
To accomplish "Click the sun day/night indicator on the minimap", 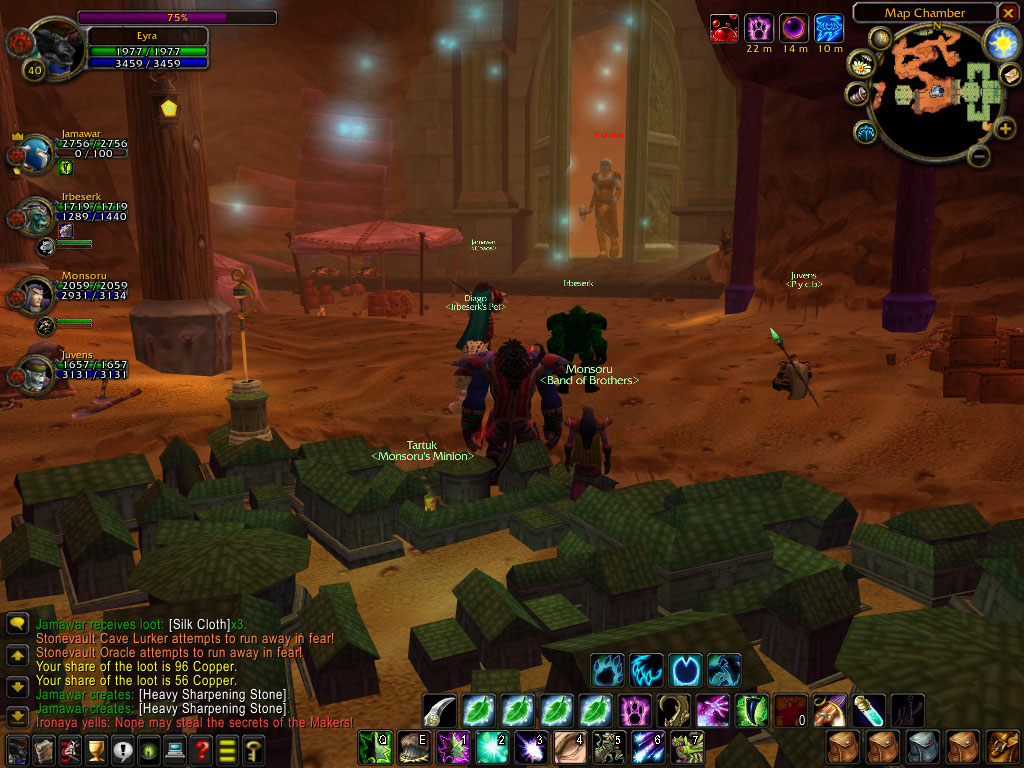I will [1000, 43].
